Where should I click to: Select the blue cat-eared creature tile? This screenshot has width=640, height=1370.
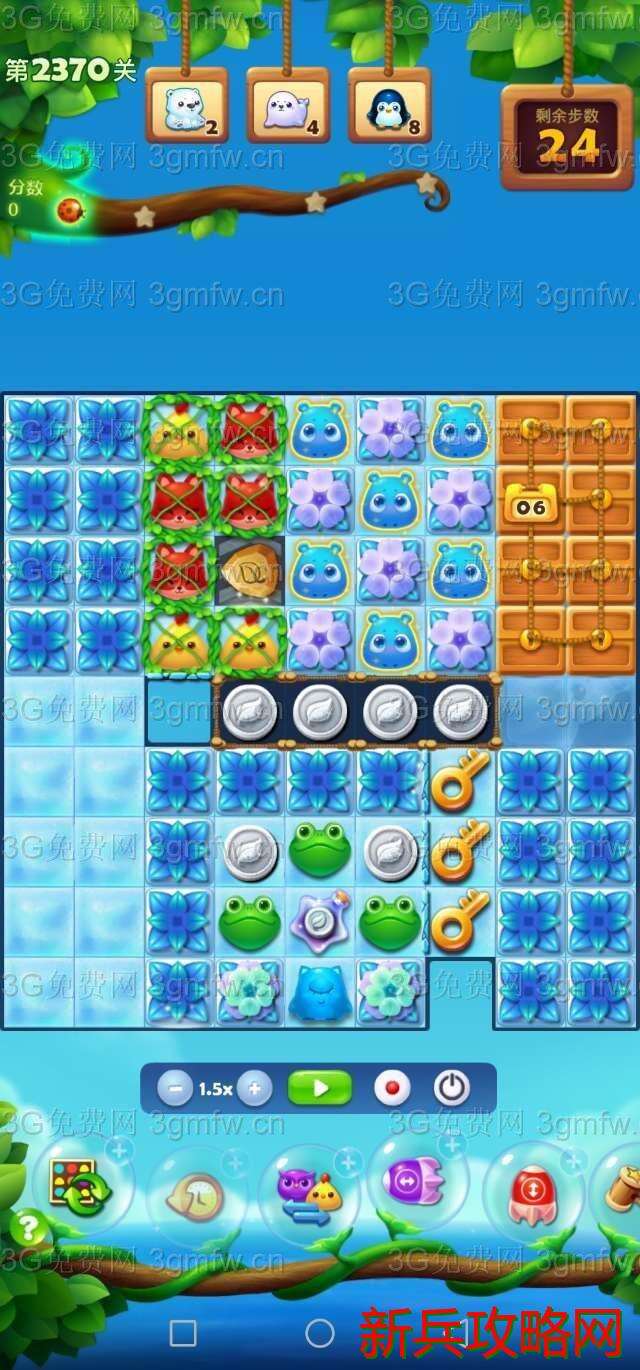pyautogui.click(x=320, y=992)
